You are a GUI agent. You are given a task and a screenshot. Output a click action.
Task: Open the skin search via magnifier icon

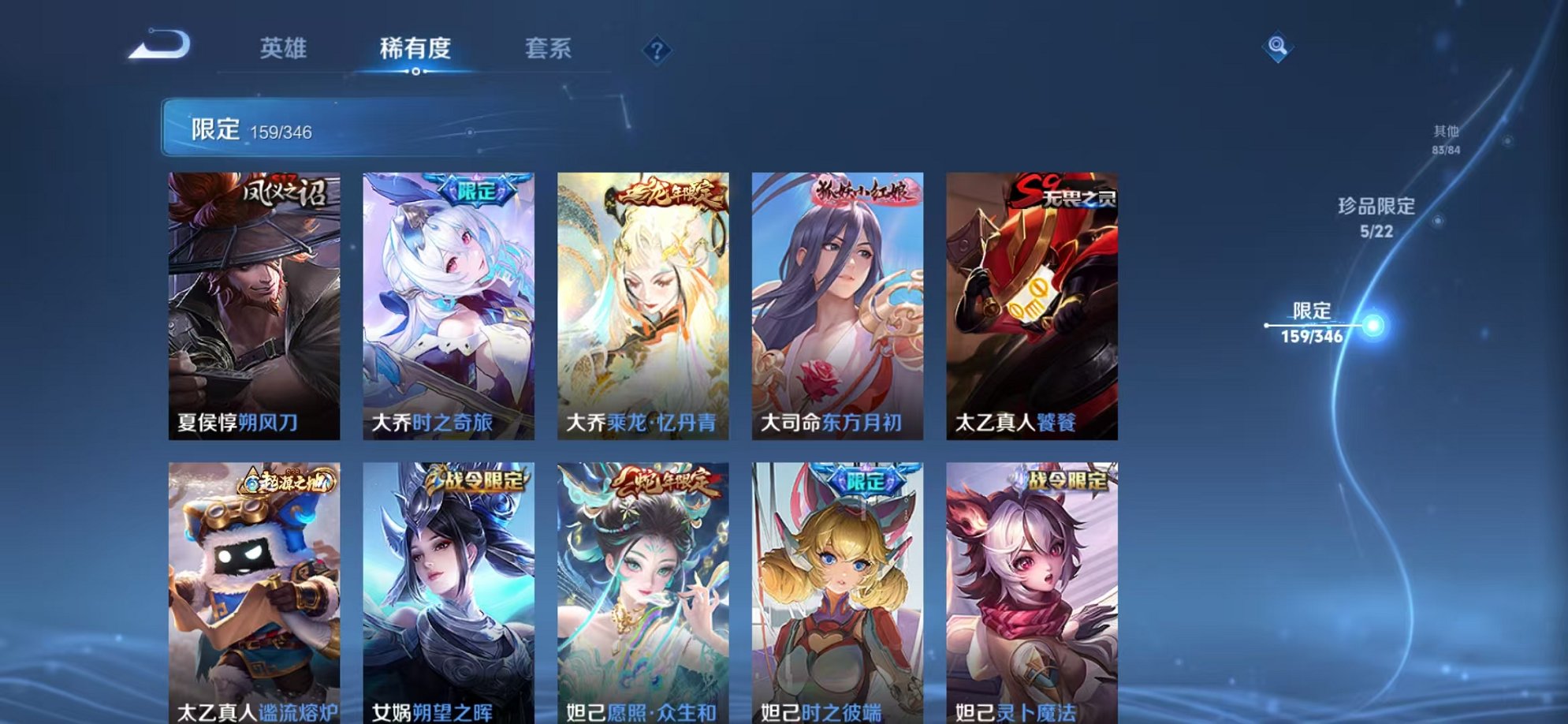click(1279, 47)
